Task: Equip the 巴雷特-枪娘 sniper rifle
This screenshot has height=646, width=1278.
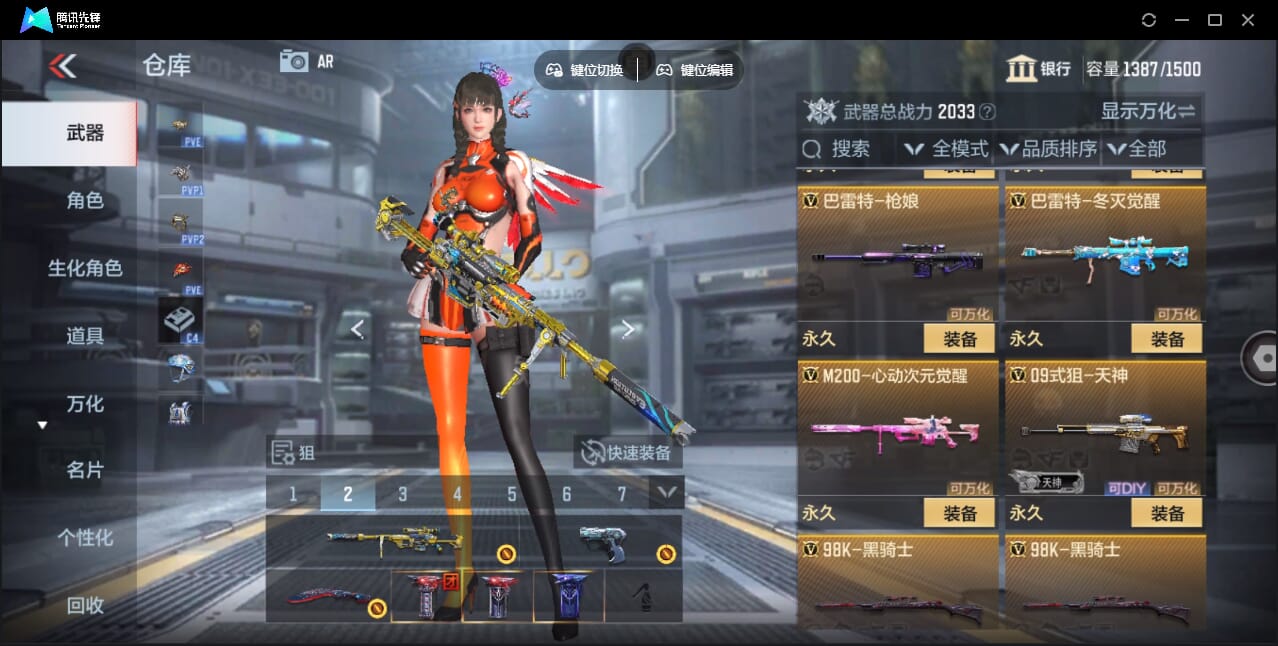Action: coord(959,339)
